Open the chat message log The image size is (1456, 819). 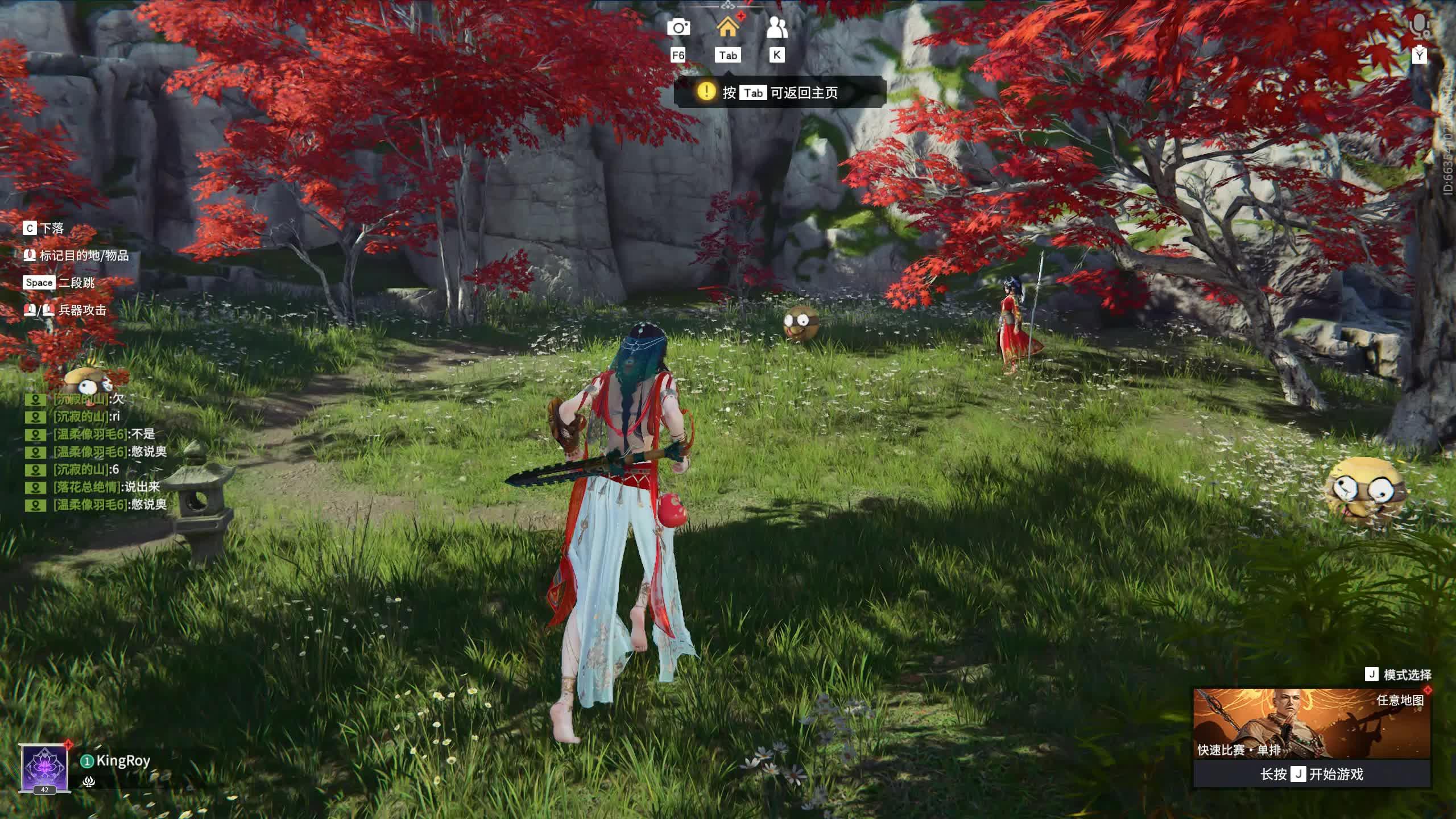click(97, 452)
